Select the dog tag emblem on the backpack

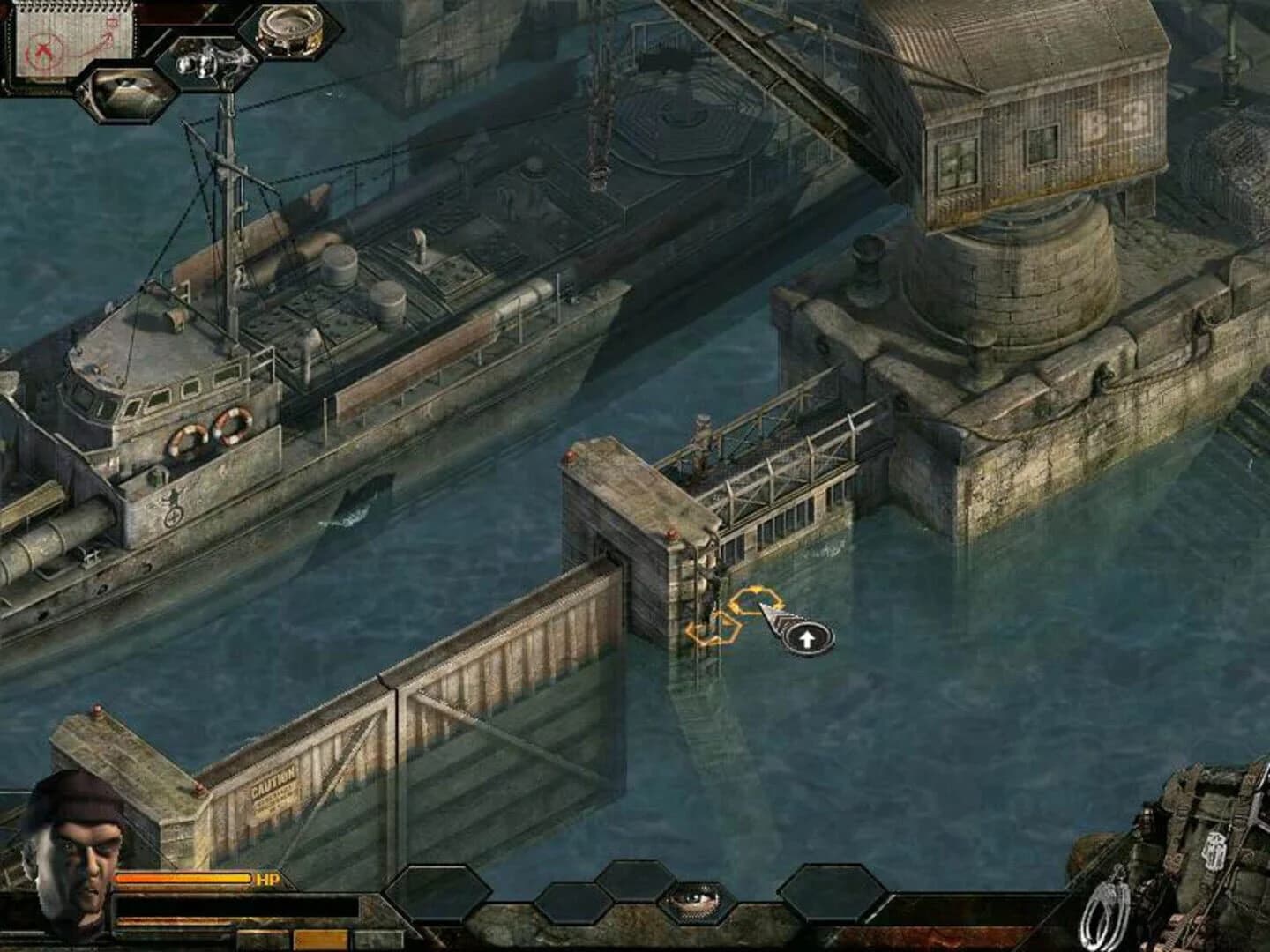[1215, 851]
